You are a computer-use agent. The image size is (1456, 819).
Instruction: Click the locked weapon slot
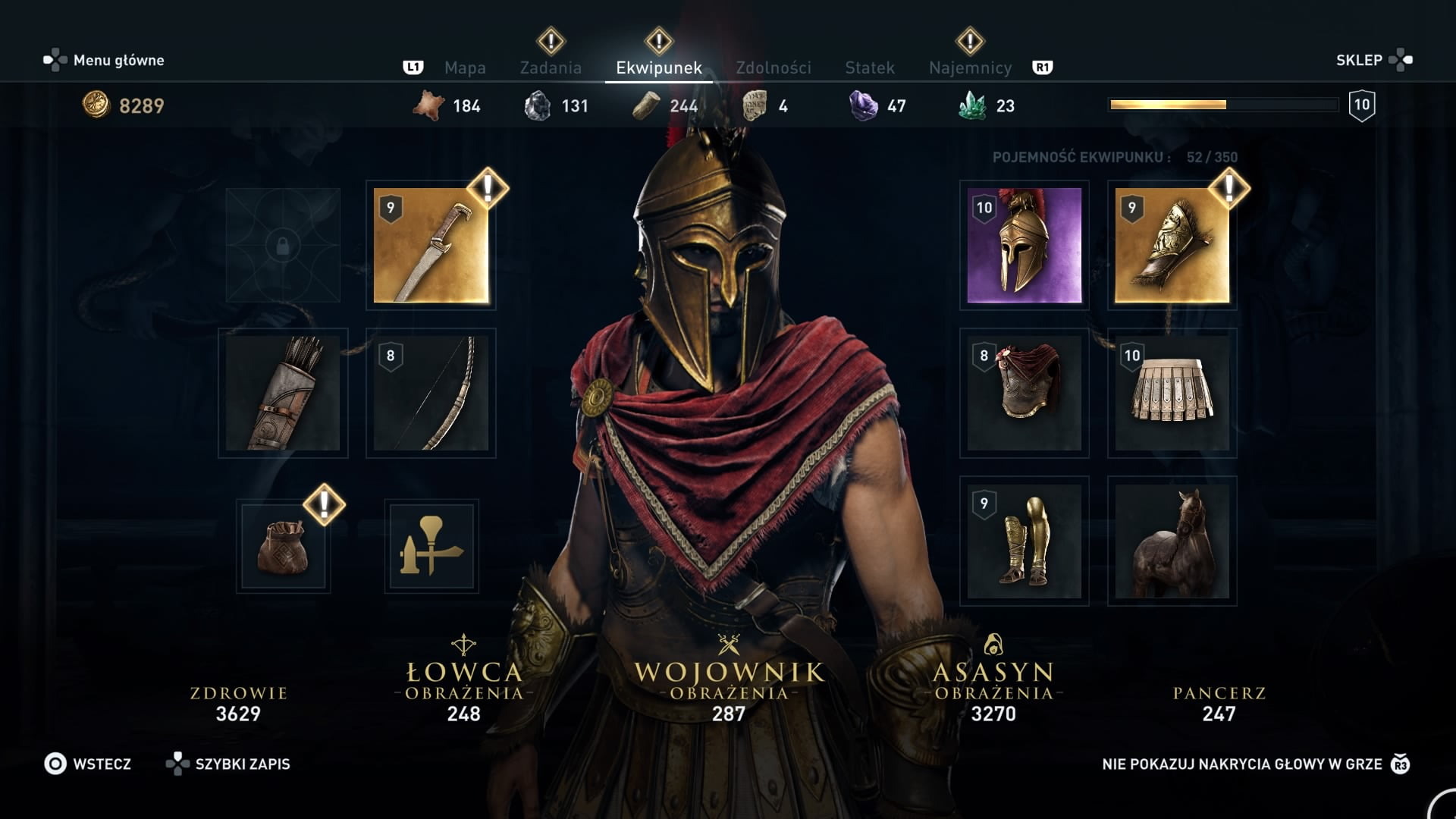click(283, 245)
